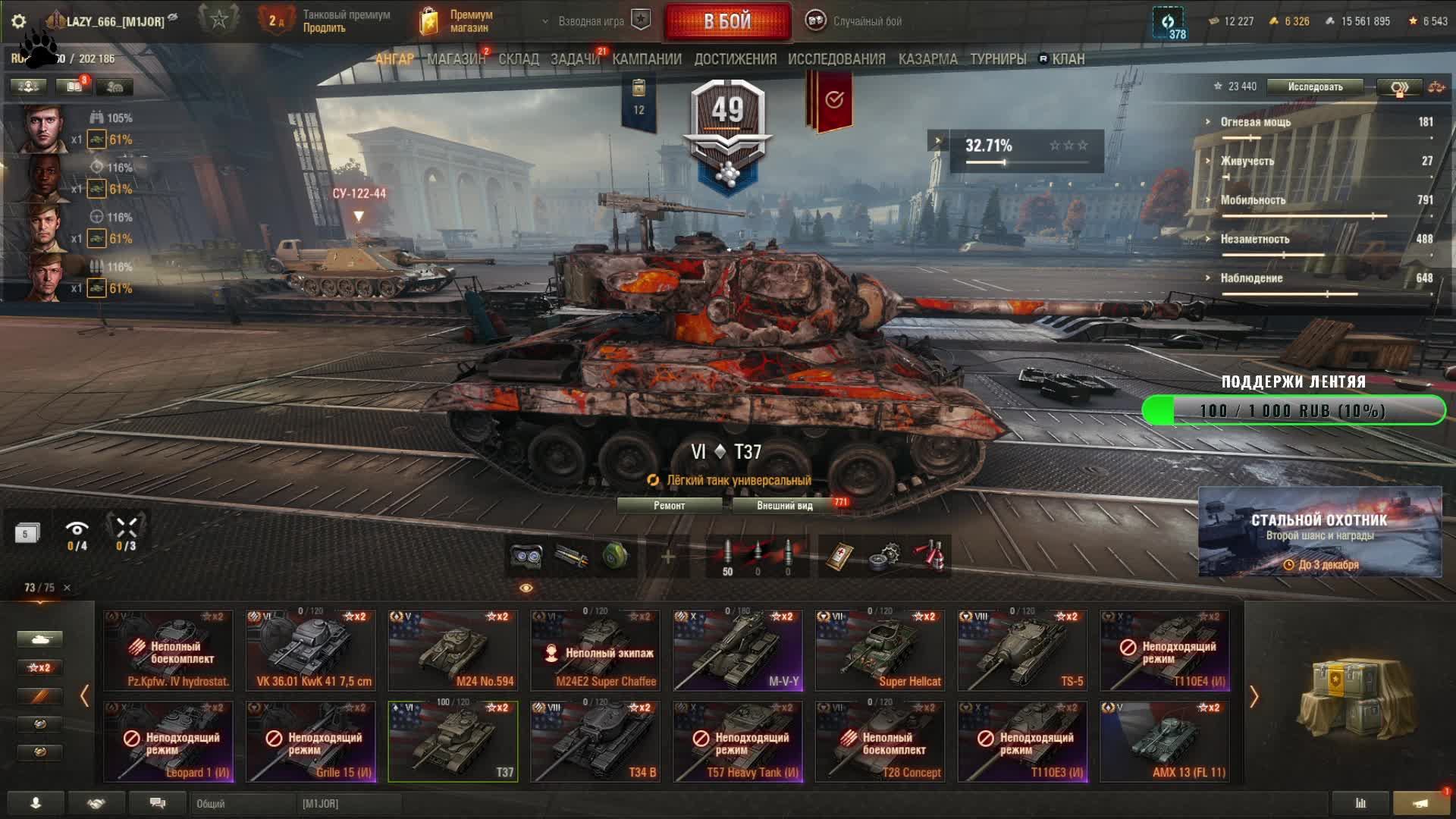Start battle with the В БОЙ button
The width and height of the screenshot is (1456, 819).
point(726,21)
